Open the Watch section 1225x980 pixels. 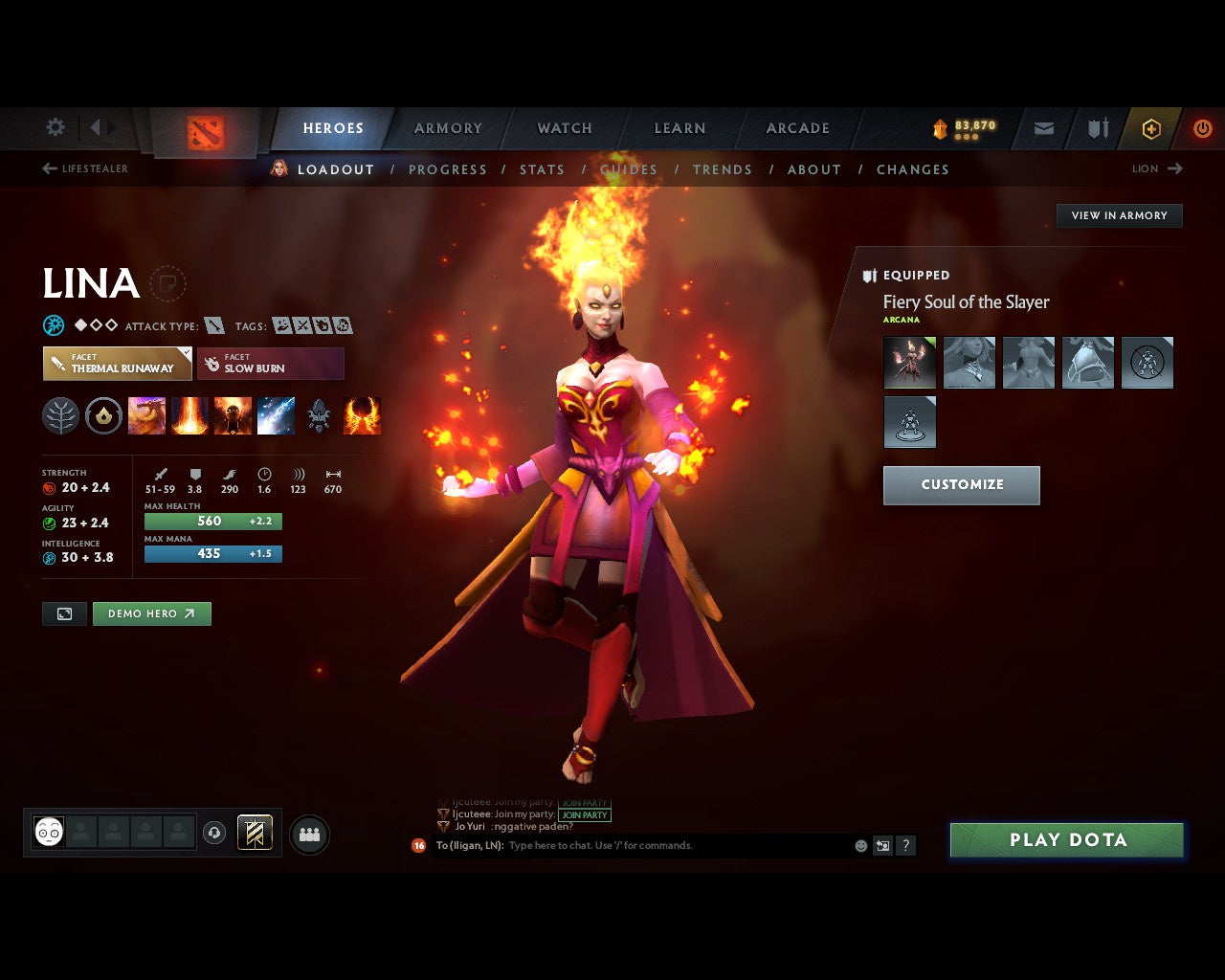coord(565,128)
